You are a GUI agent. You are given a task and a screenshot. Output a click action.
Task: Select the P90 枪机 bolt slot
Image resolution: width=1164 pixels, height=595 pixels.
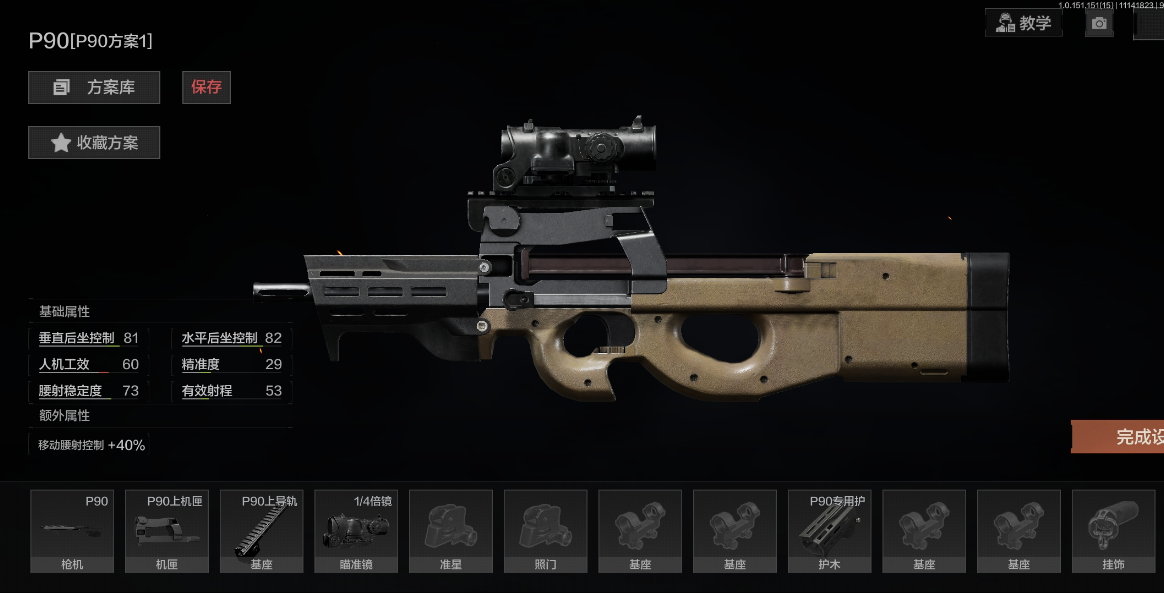point(70,531)
